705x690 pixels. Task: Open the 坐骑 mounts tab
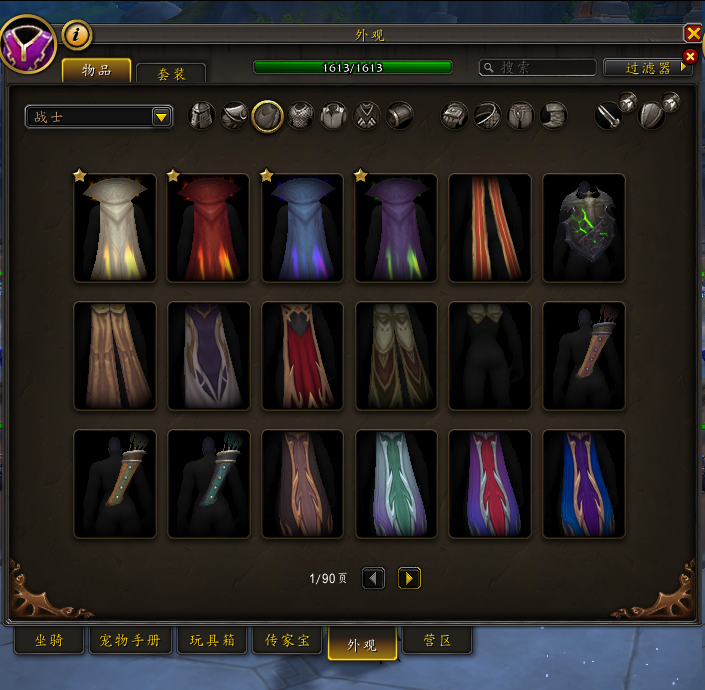coord(49,641)
